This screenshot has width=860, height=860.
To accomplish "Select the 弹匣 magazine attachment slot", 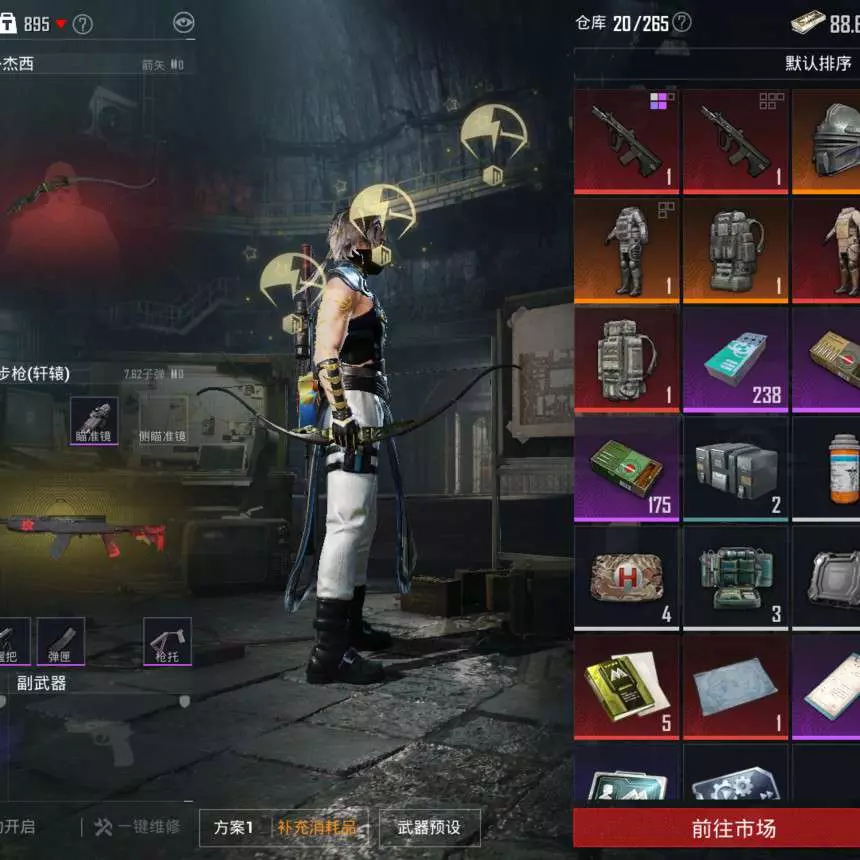I will (60, 641).
